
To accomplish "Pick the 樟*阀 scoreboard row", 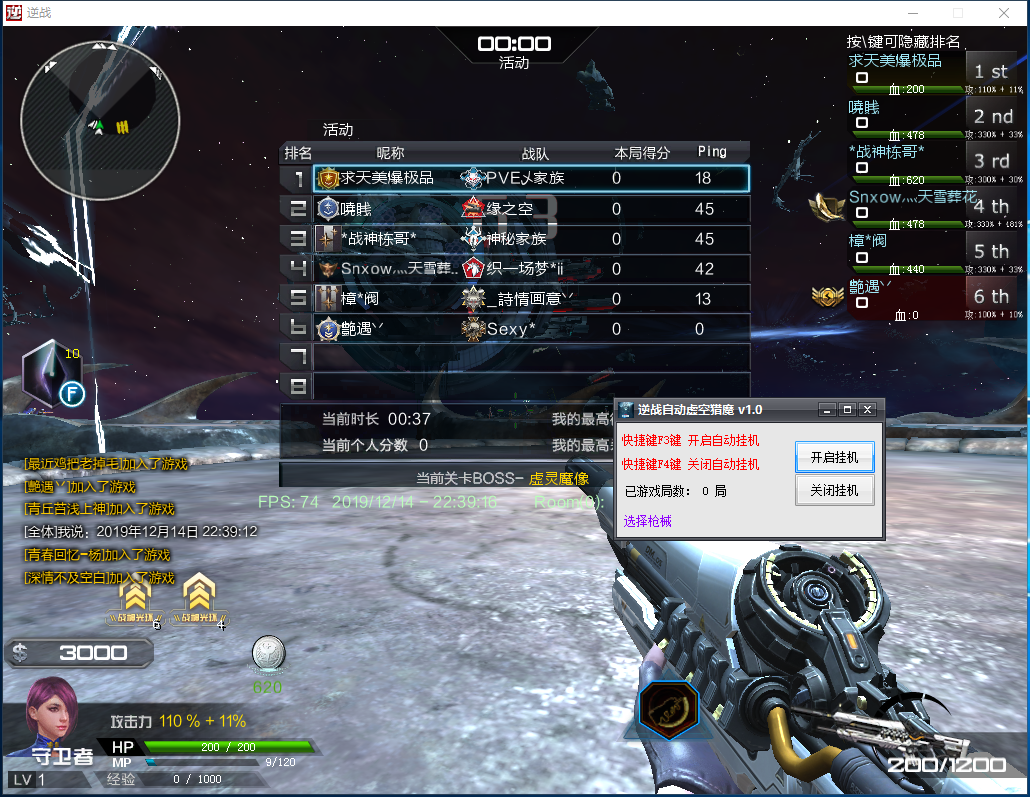I will 530,298.
